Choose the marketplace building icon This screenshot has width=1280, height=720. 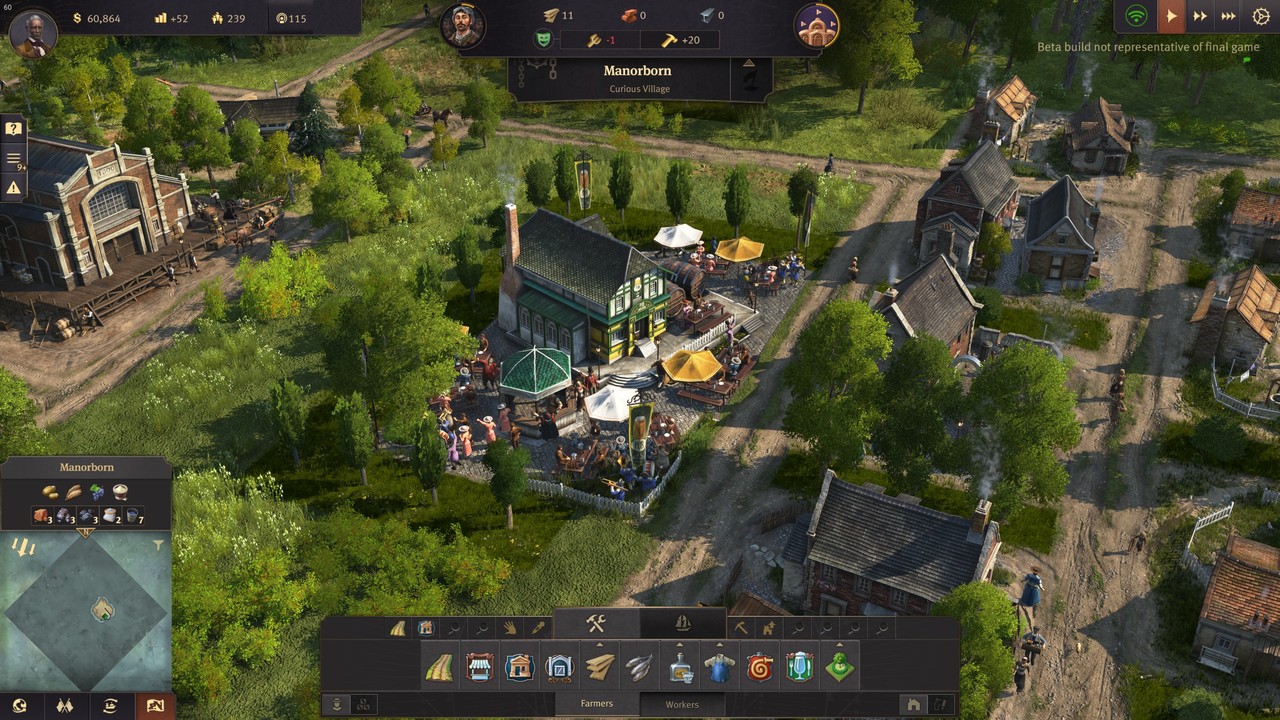click(x=480, y=667)
